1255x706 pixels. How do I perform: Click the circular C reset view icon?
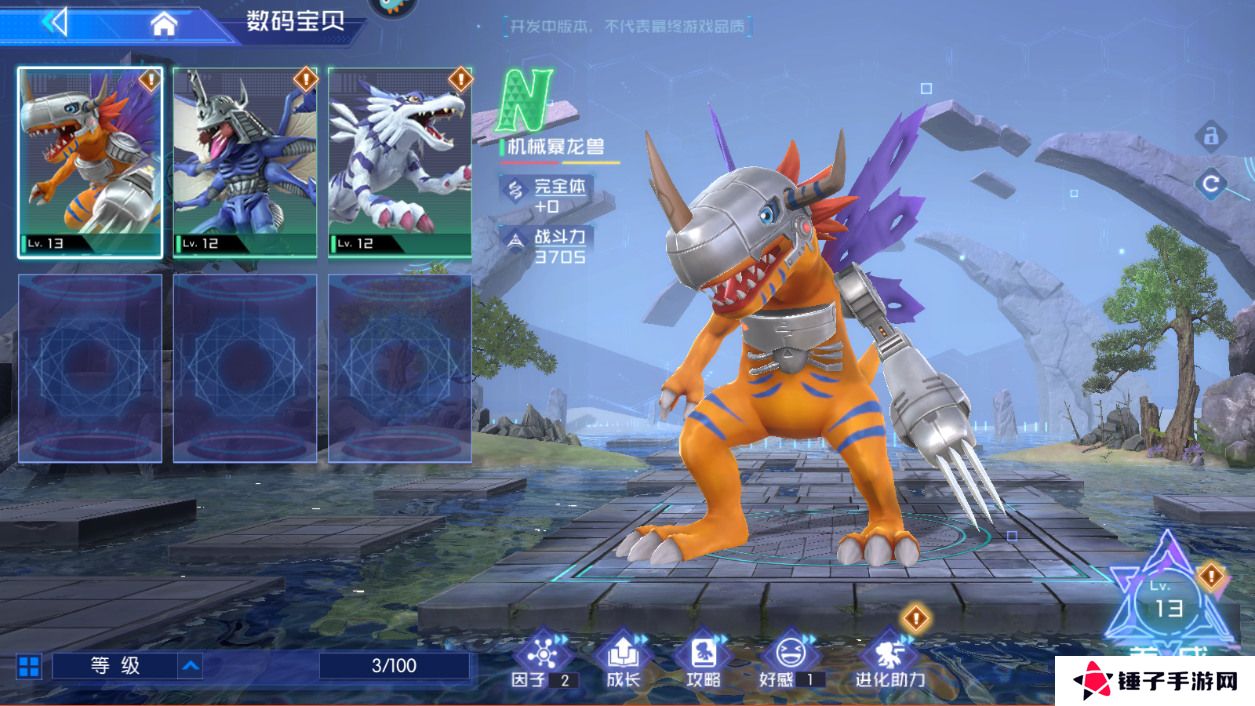point(1211,183)
